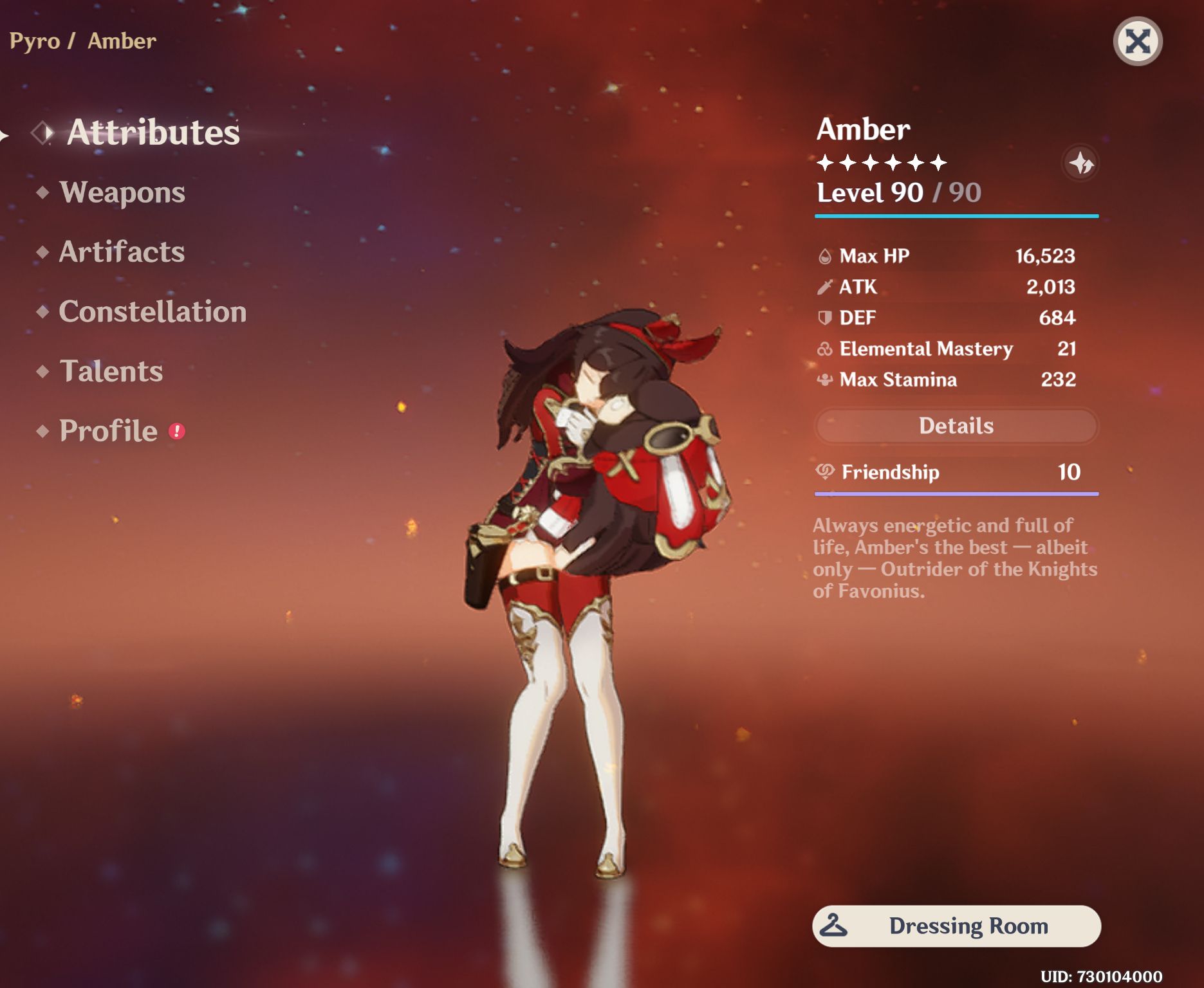
Task: Select the ATK stat icon
Action: click(x=826, y=287)
